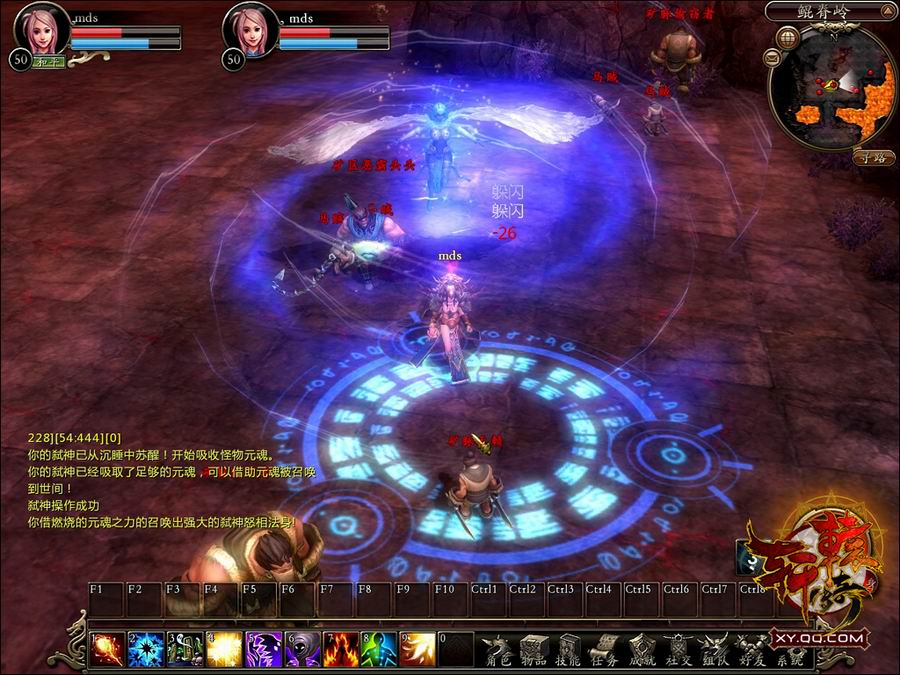This screenshot has width=900, height=675.
Task: Open the world map globe button
Action: 787,40
